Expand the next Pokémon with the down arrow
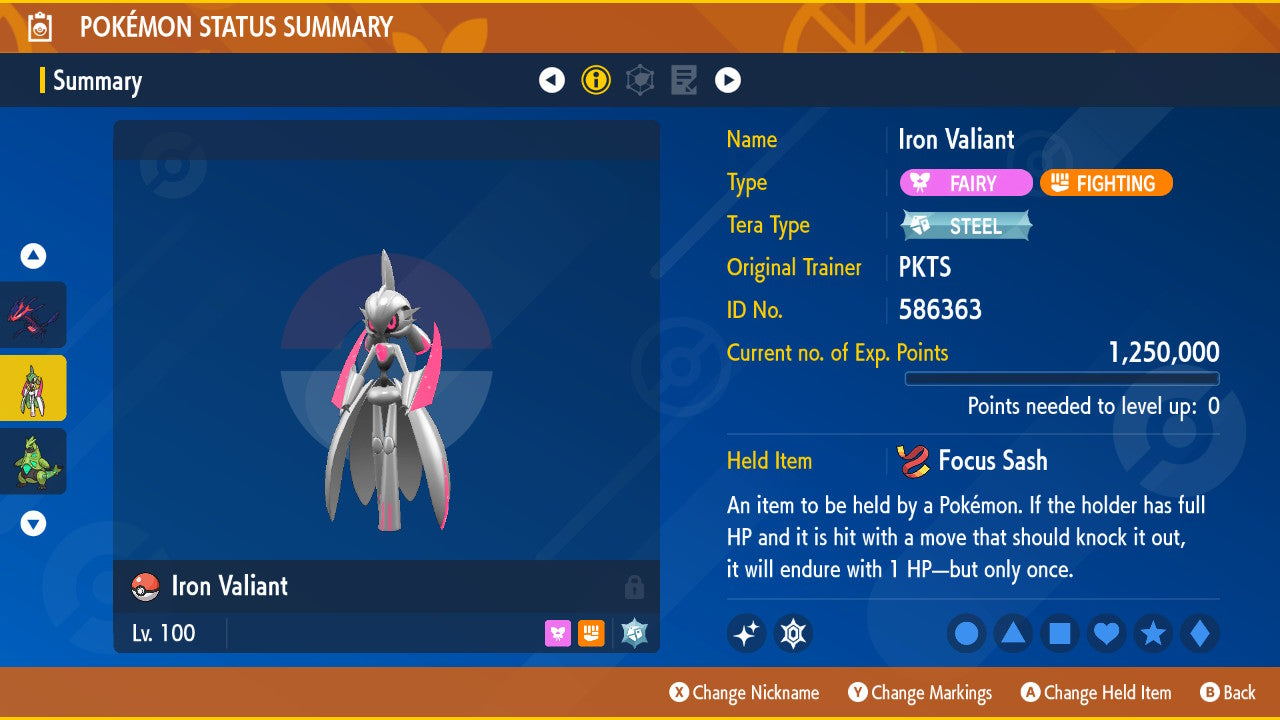Screen dimensions: 1280x720 (33, 523)
